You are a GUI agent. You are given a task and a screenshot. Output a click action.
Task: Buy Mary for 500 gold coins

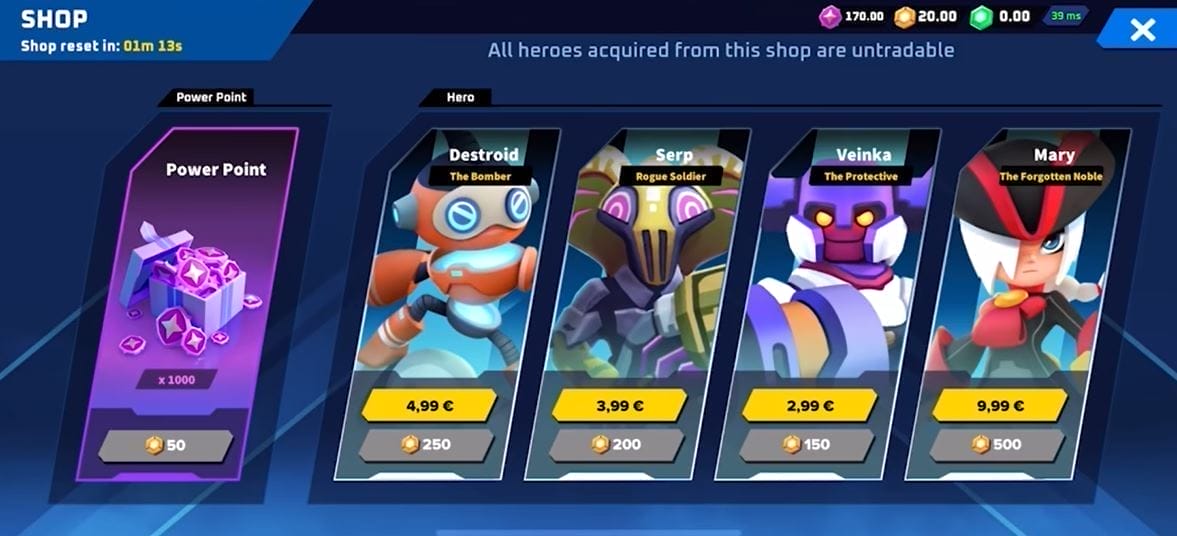pyautogui.click(x=997, y=445)
